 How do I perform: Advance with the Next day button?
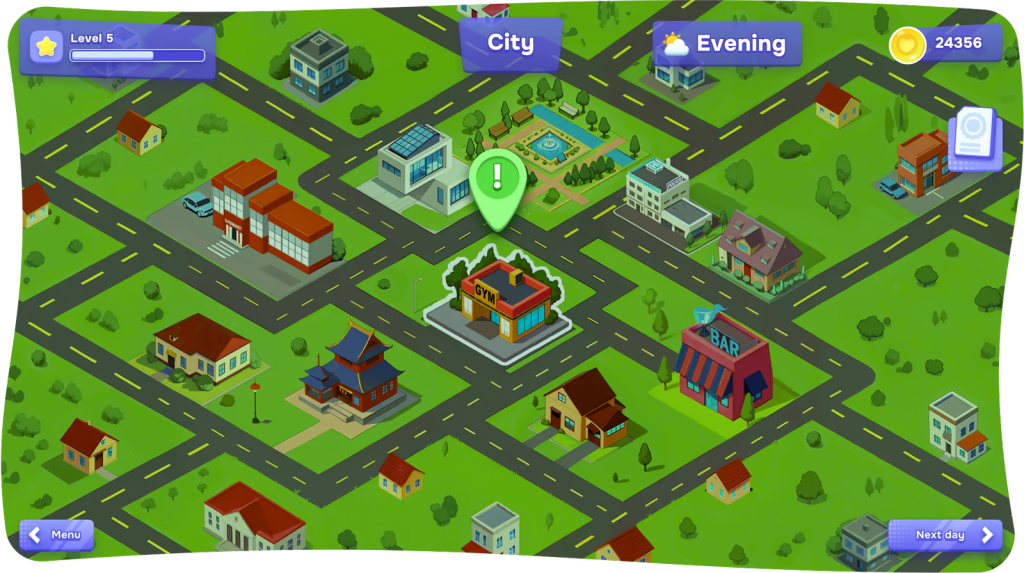pos(944,535)
